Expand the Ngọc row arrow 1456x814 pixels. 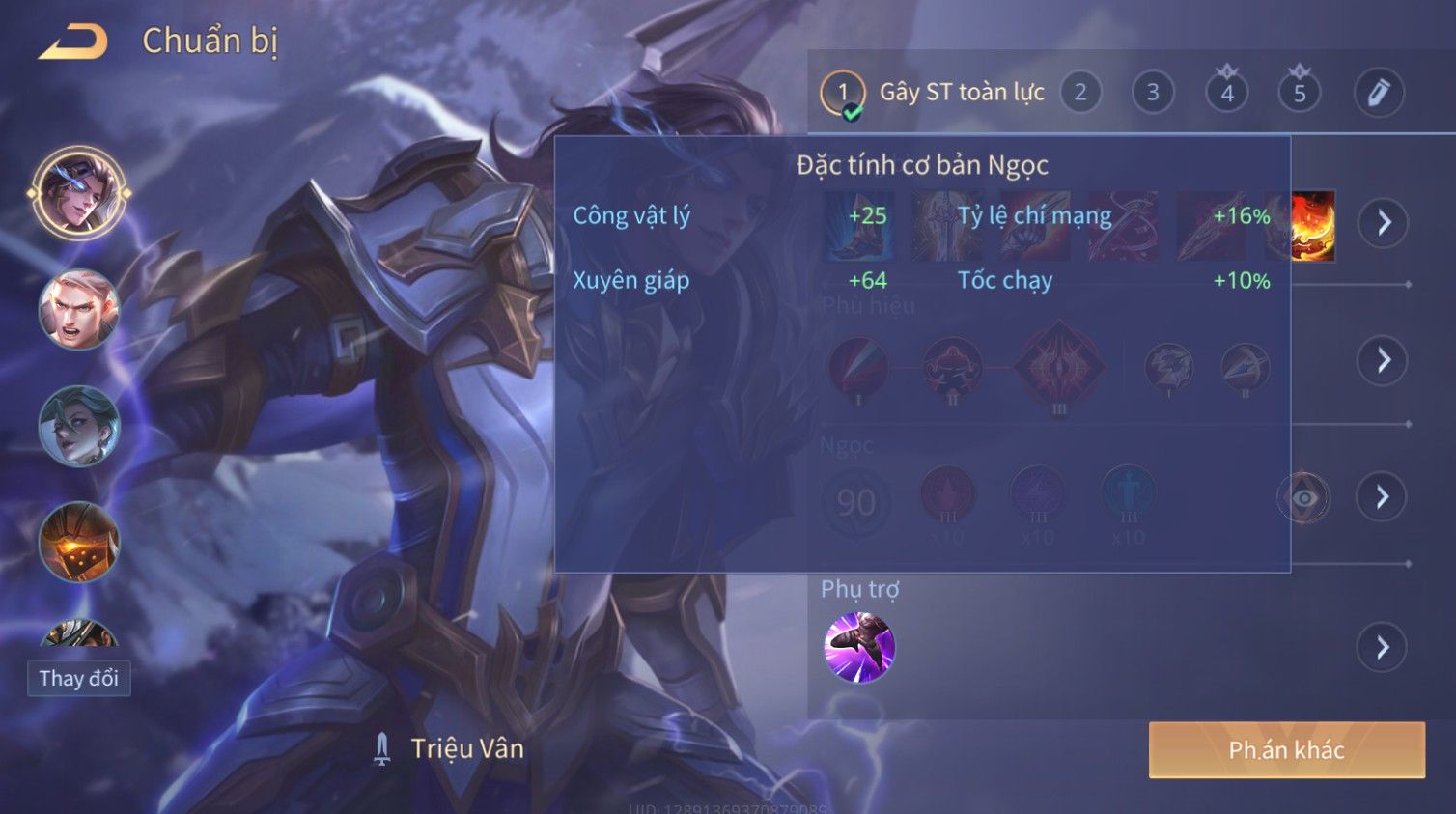1383,497
